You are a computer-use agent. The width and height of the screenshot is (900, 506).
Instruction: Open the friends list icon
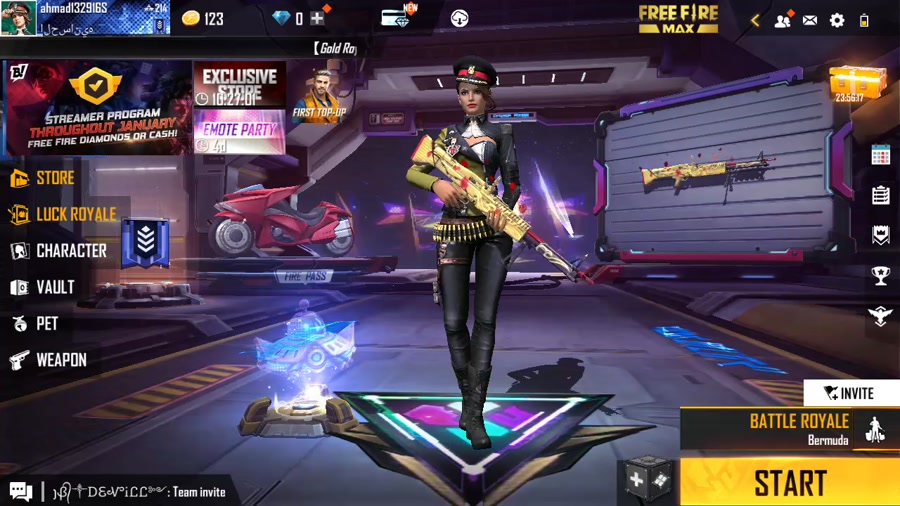tap(782, 19)
